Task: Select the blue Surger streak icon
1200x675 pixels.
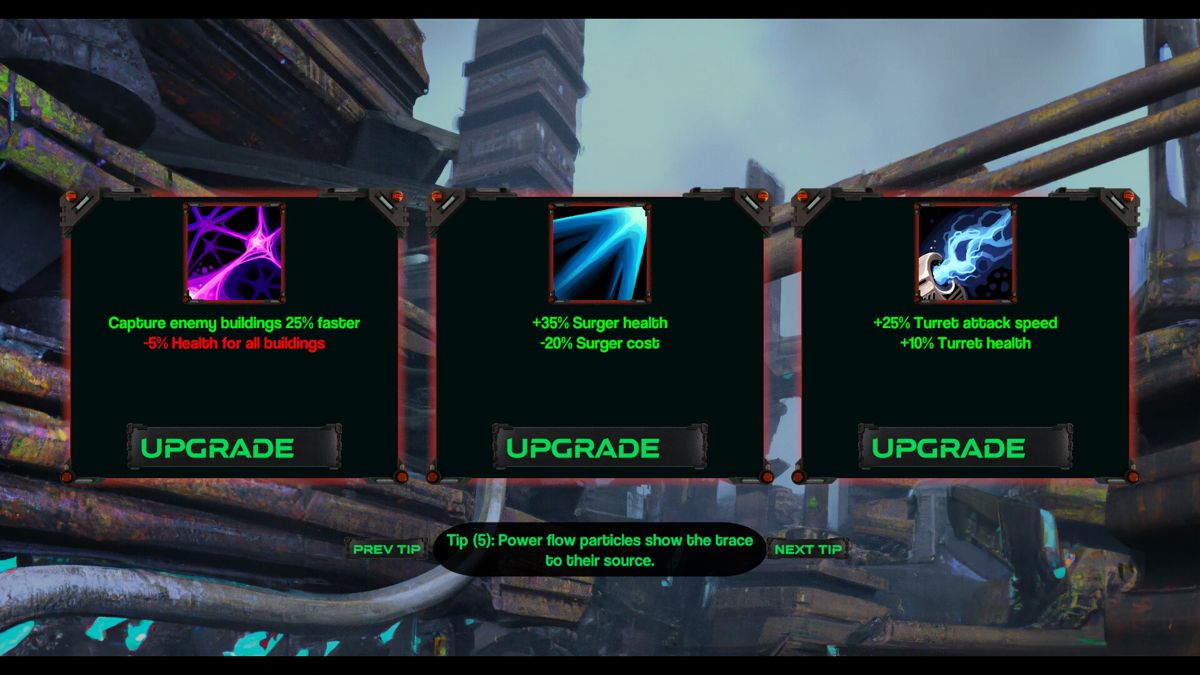Action: (600, 252)
